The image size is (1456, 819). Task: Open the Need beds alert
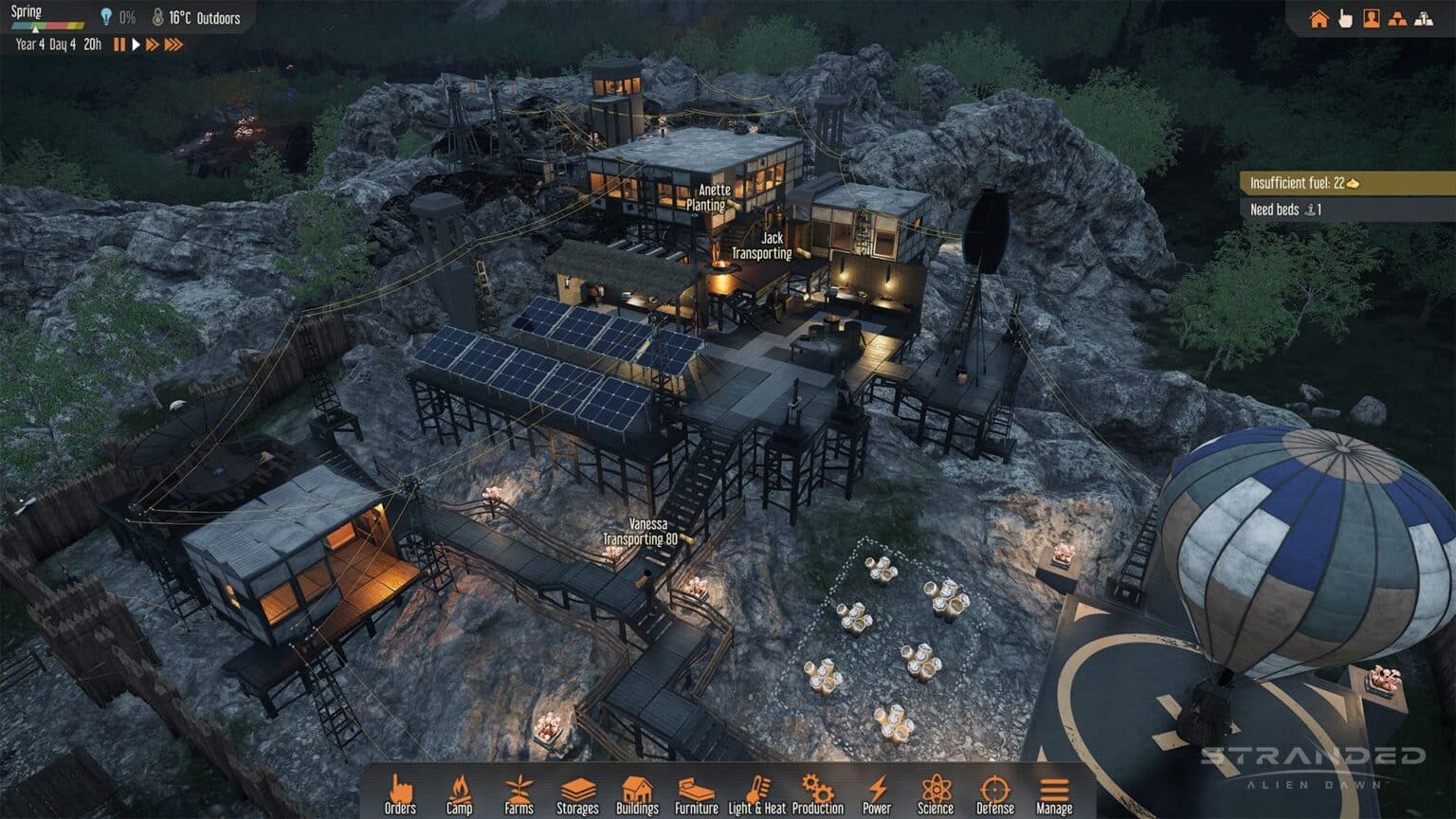1346,209
